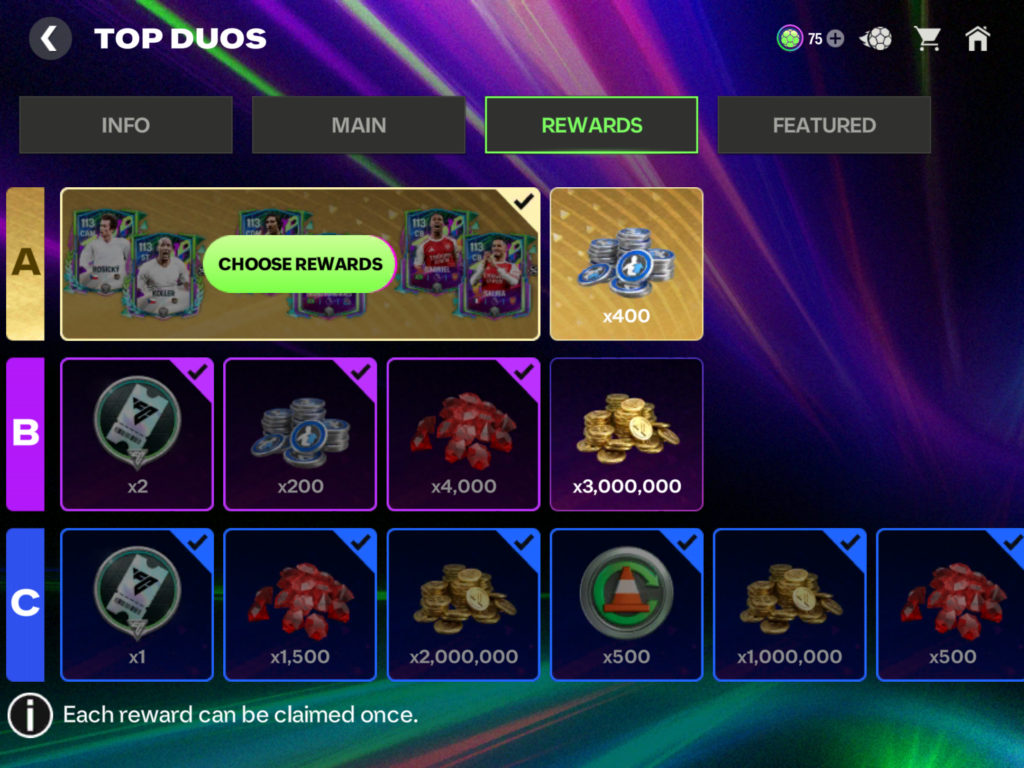Show the FEATURED tab
The width and height of the screenshot is (1024, 768).
coord(824,125)
